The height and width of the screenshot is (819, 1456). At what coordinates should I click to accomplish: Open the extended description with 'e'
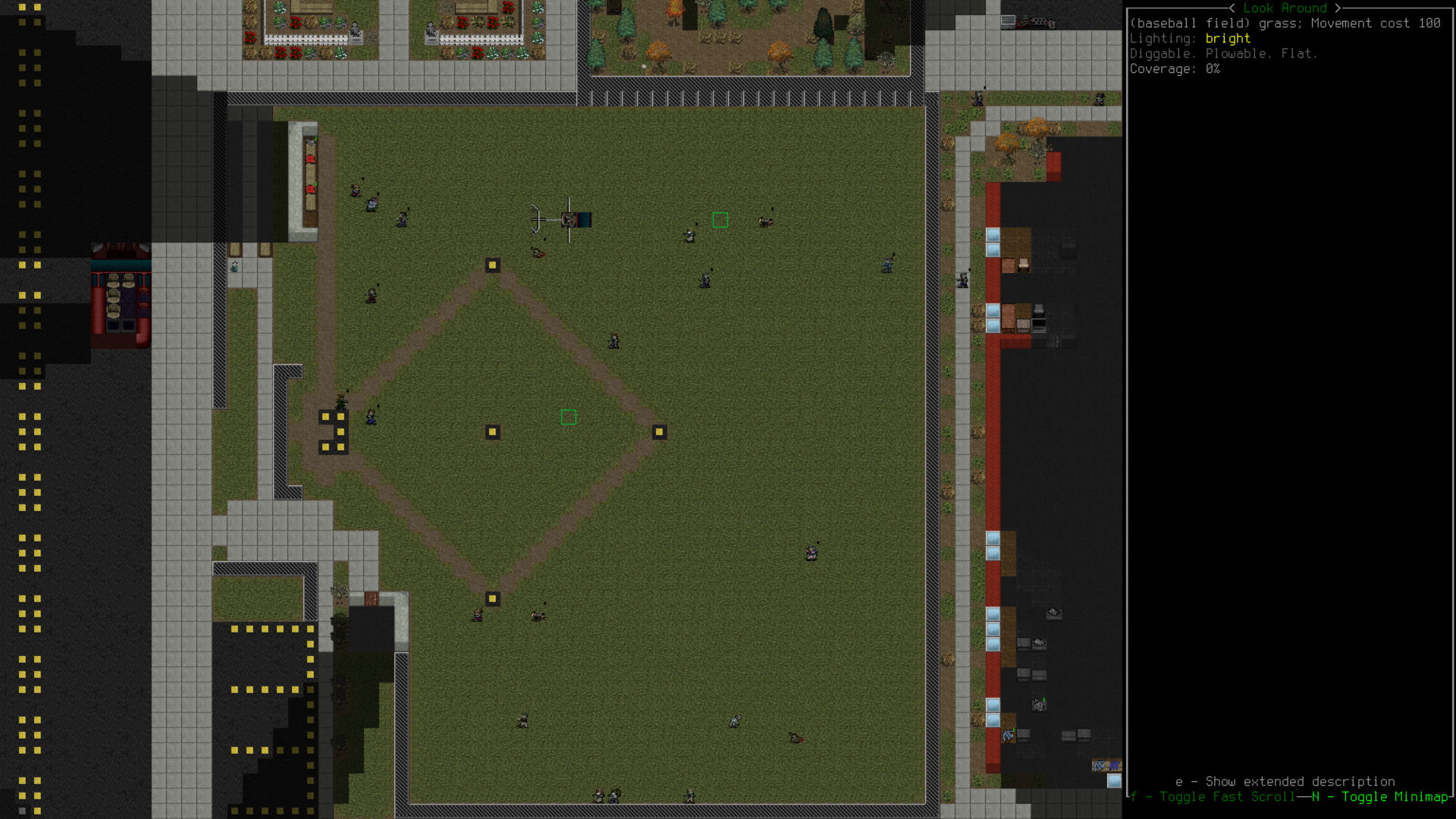pos(1285,782)
